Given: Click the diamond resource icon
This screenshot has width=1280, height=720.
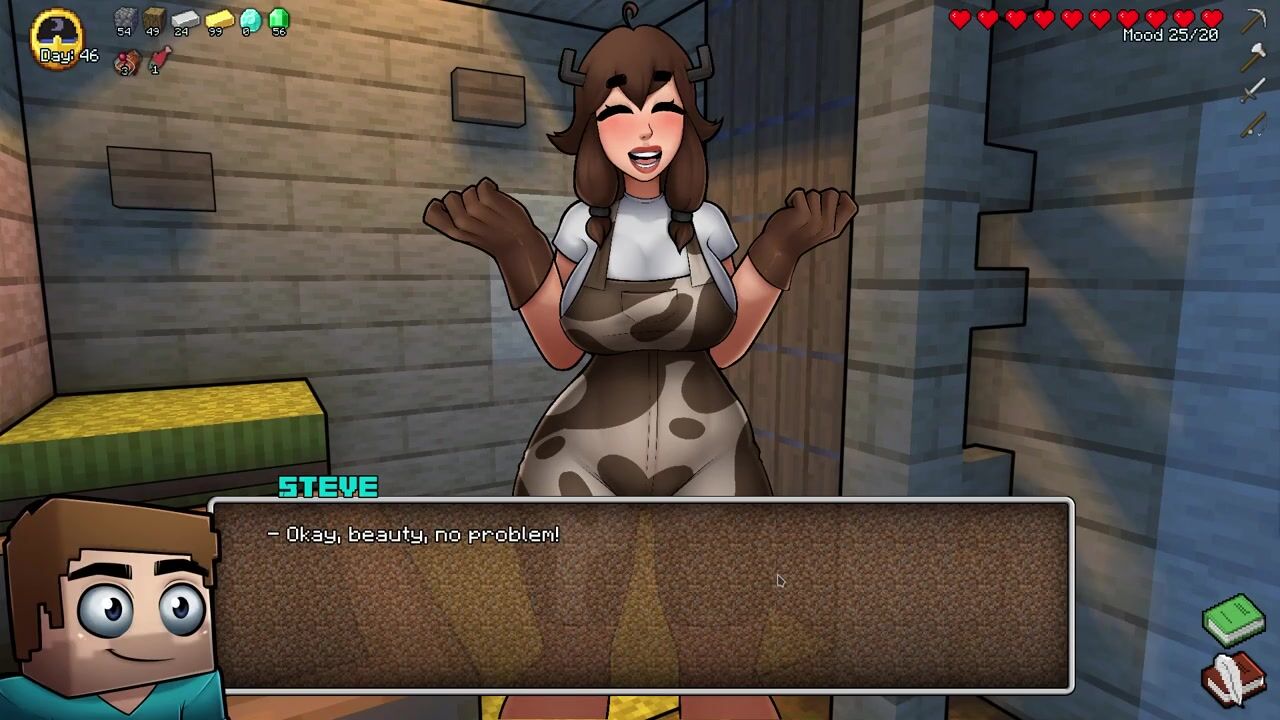Looking at the screenshot, I should click(250, 19).
